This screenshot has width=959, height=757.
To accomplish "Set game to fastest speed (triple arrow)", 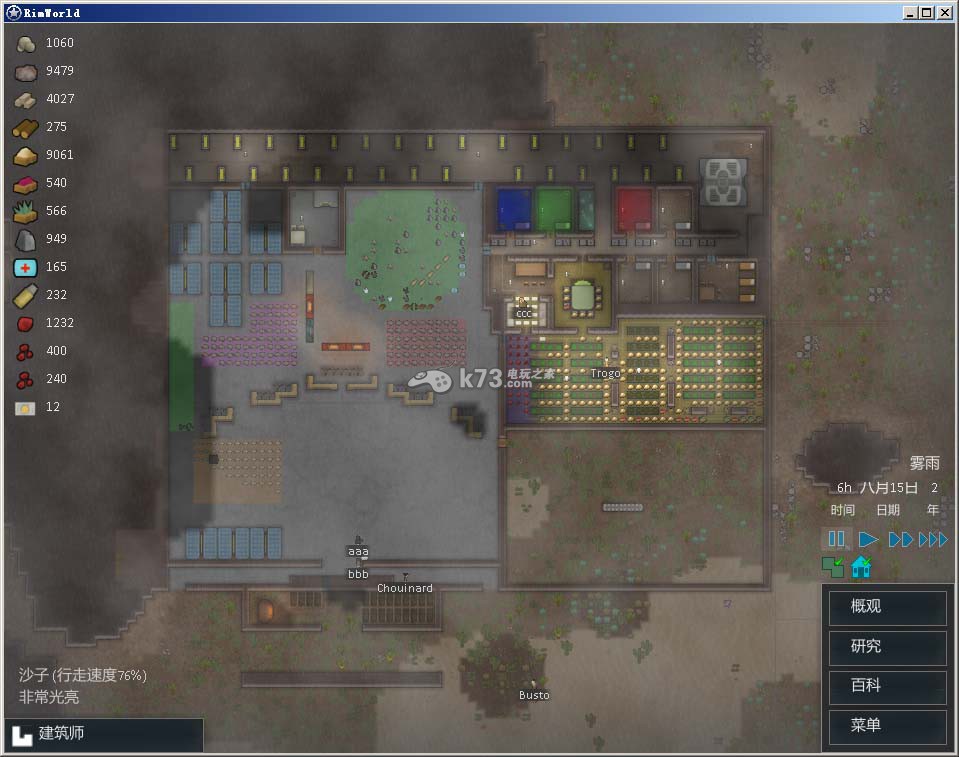I will [933, 539].
